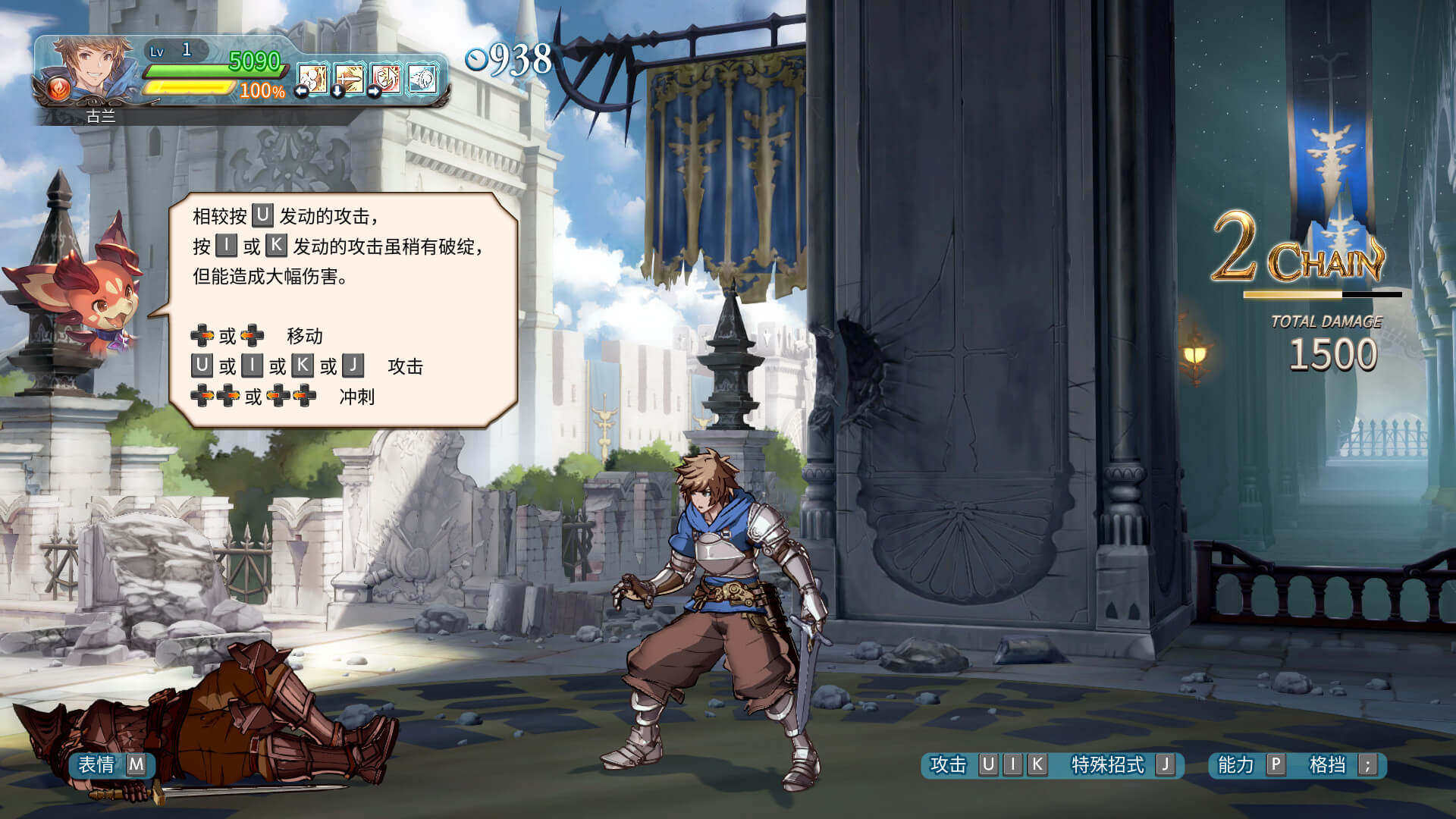Use the sword thrust skill icon
Screen dimensions: 1456x819
click(350, 78)
